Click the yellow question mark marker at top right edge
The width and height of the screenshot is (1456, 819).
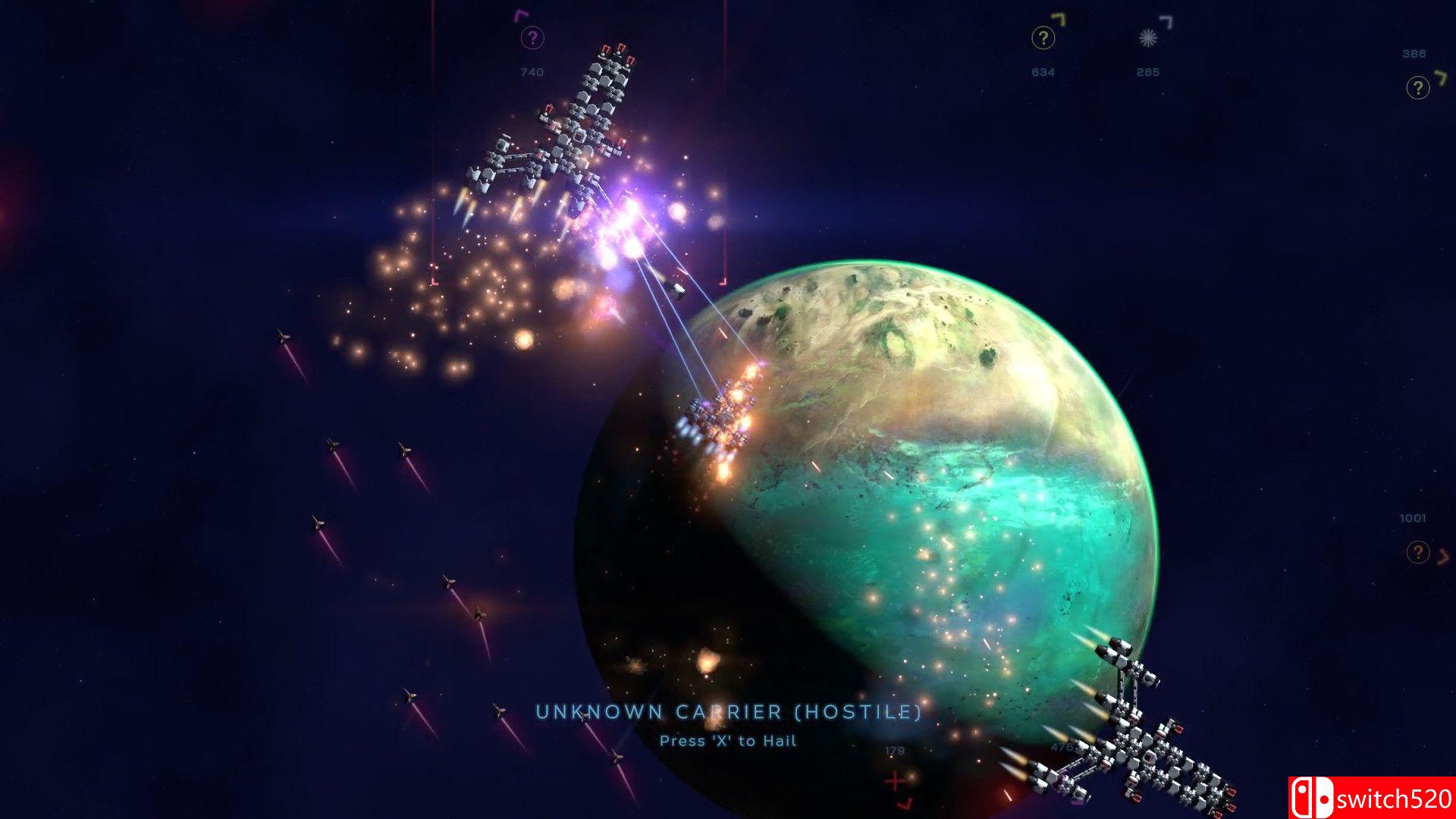1420,87
